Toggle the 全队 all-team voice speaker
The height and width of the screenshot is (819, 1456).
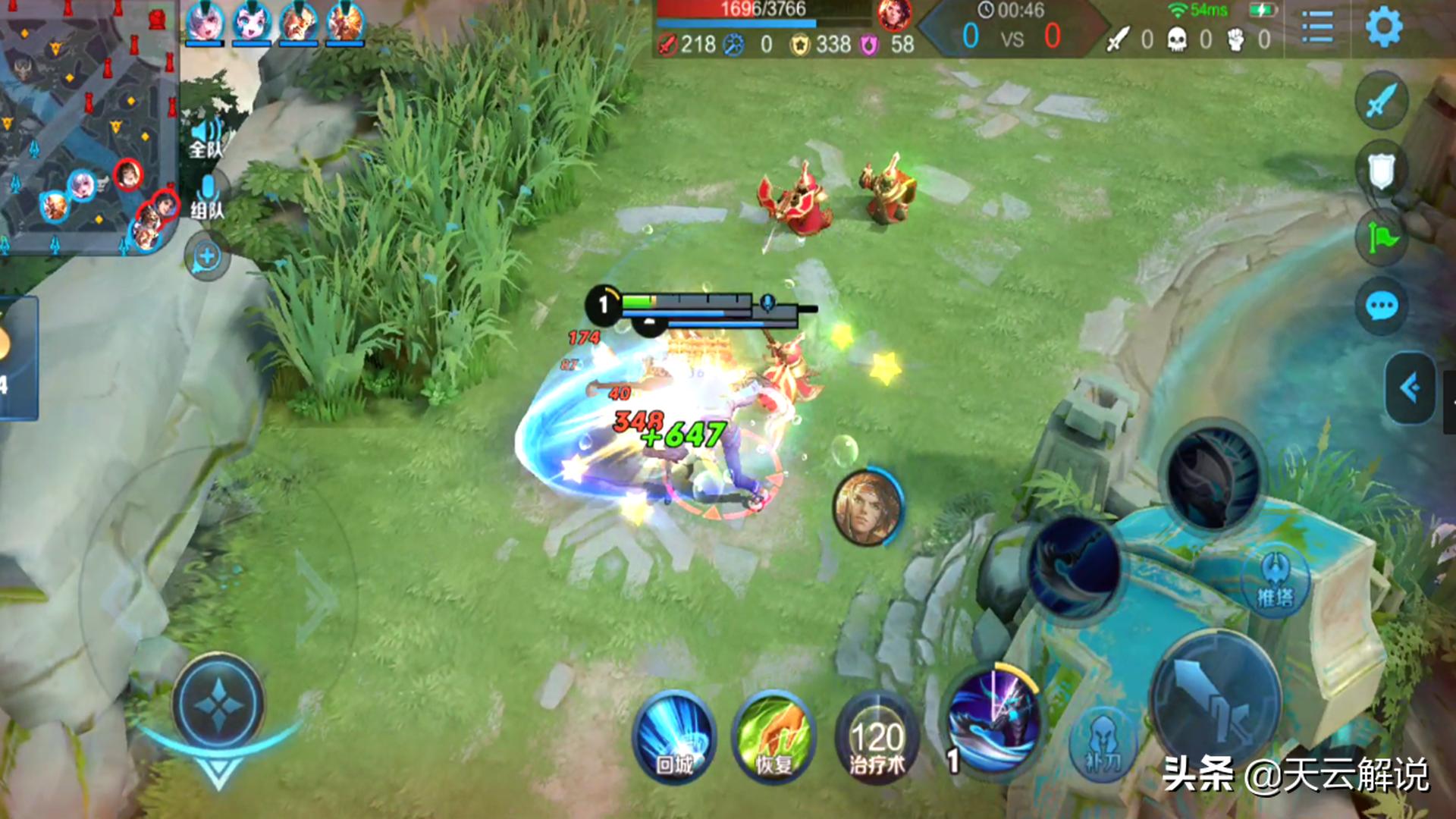pyautogui.click(x=206, y=136)
